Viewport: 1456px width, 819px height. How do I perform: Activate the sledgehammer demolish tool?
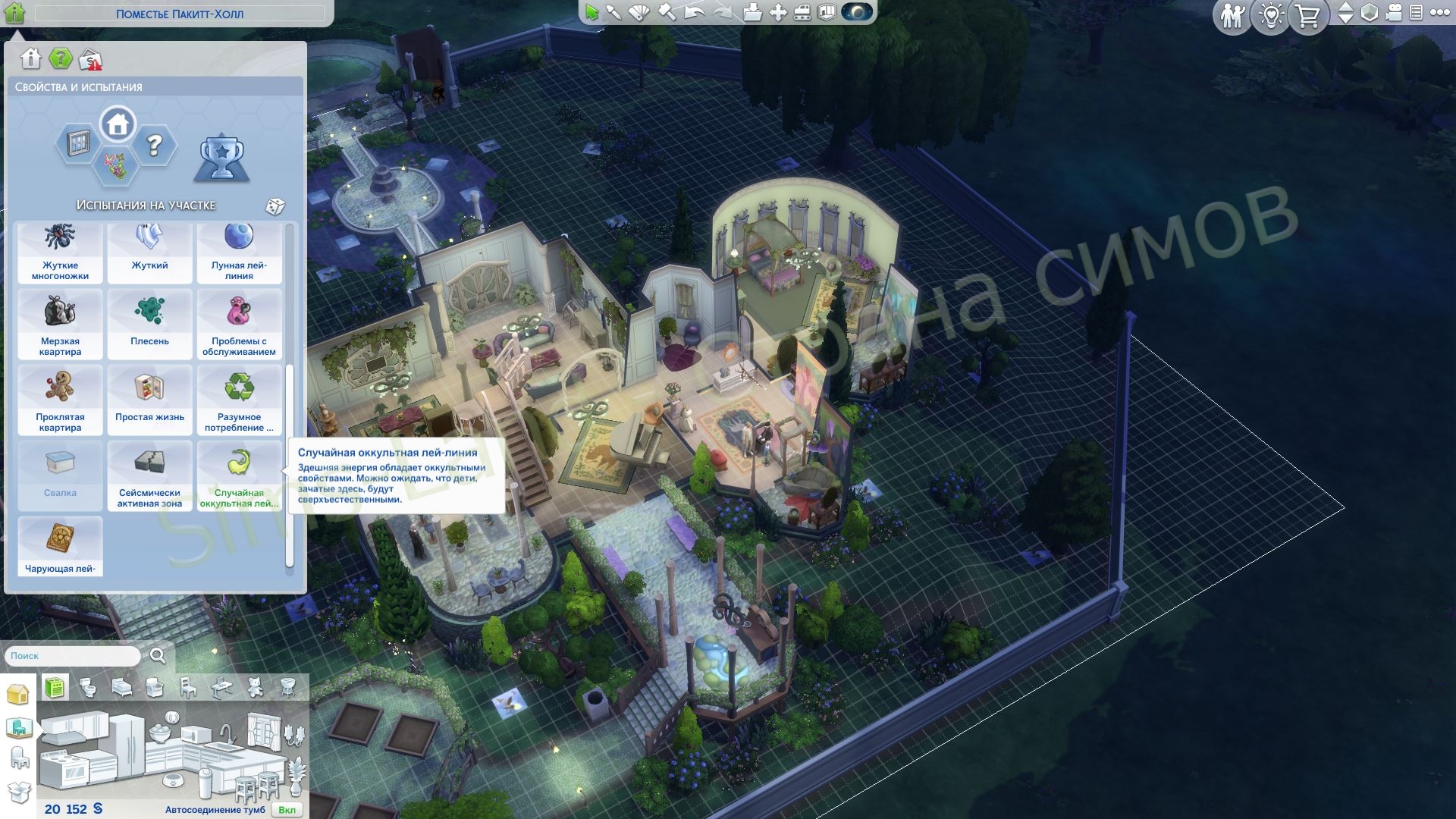pos(667,12)
